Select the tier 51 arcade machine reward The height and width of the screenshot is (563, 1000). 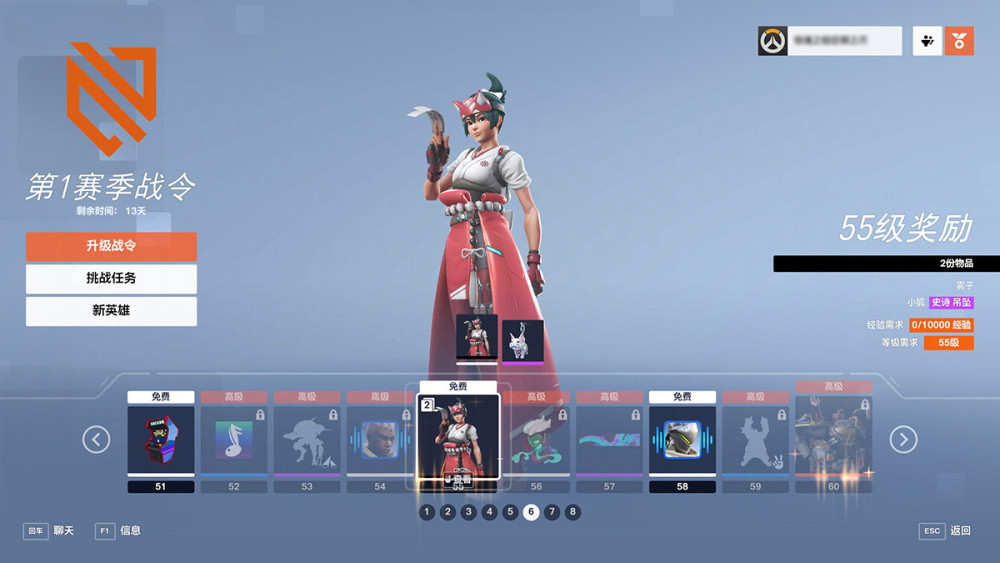162,440
